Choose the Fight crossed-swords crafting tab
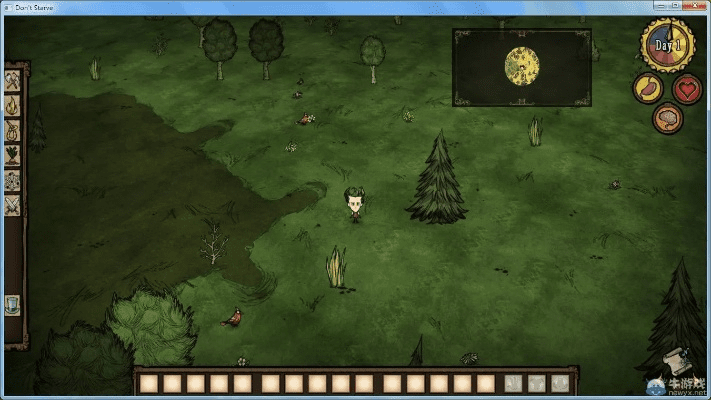 coord(13,205)
